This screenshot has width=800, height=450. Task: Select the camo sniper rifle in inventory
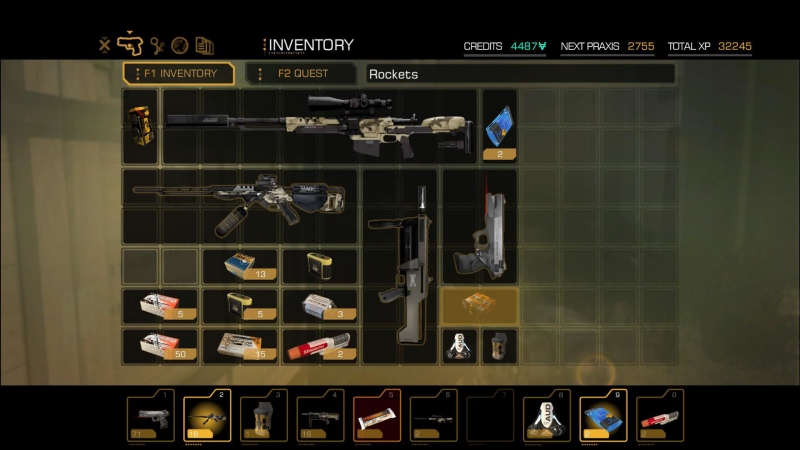(320, 127)
